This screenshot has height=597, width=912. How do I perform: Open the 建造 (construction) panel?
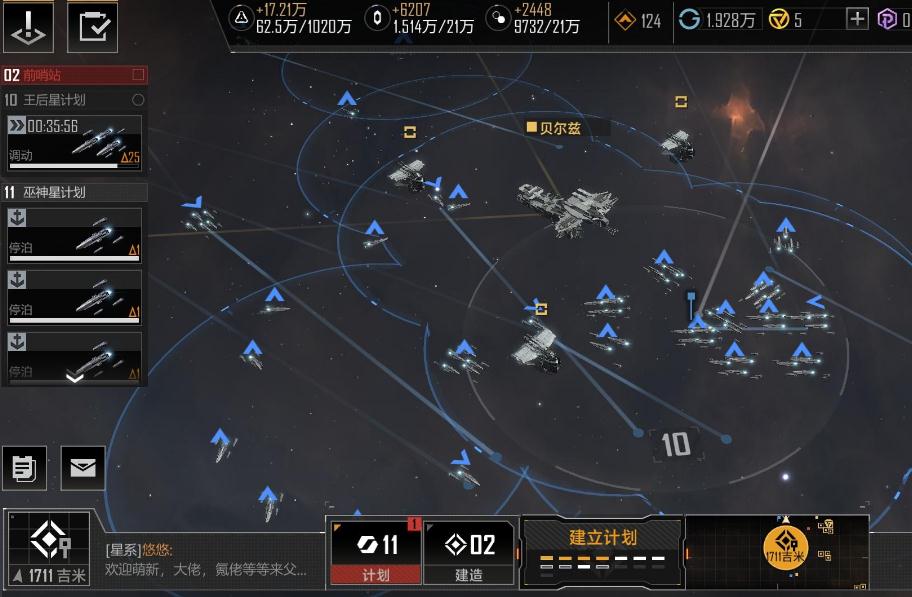[x=470, y=552]
